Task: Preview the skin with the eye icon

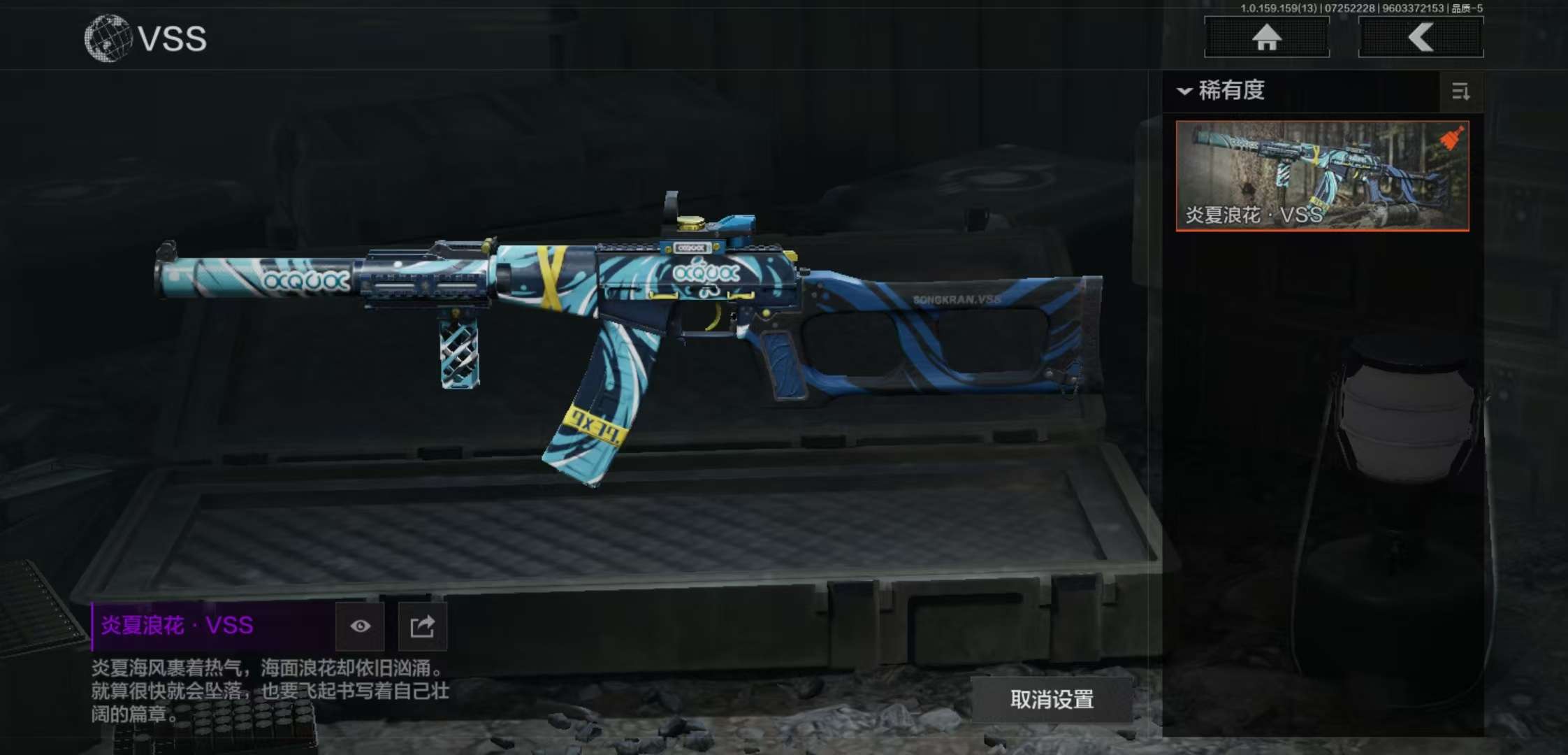Action: point(360,626)
